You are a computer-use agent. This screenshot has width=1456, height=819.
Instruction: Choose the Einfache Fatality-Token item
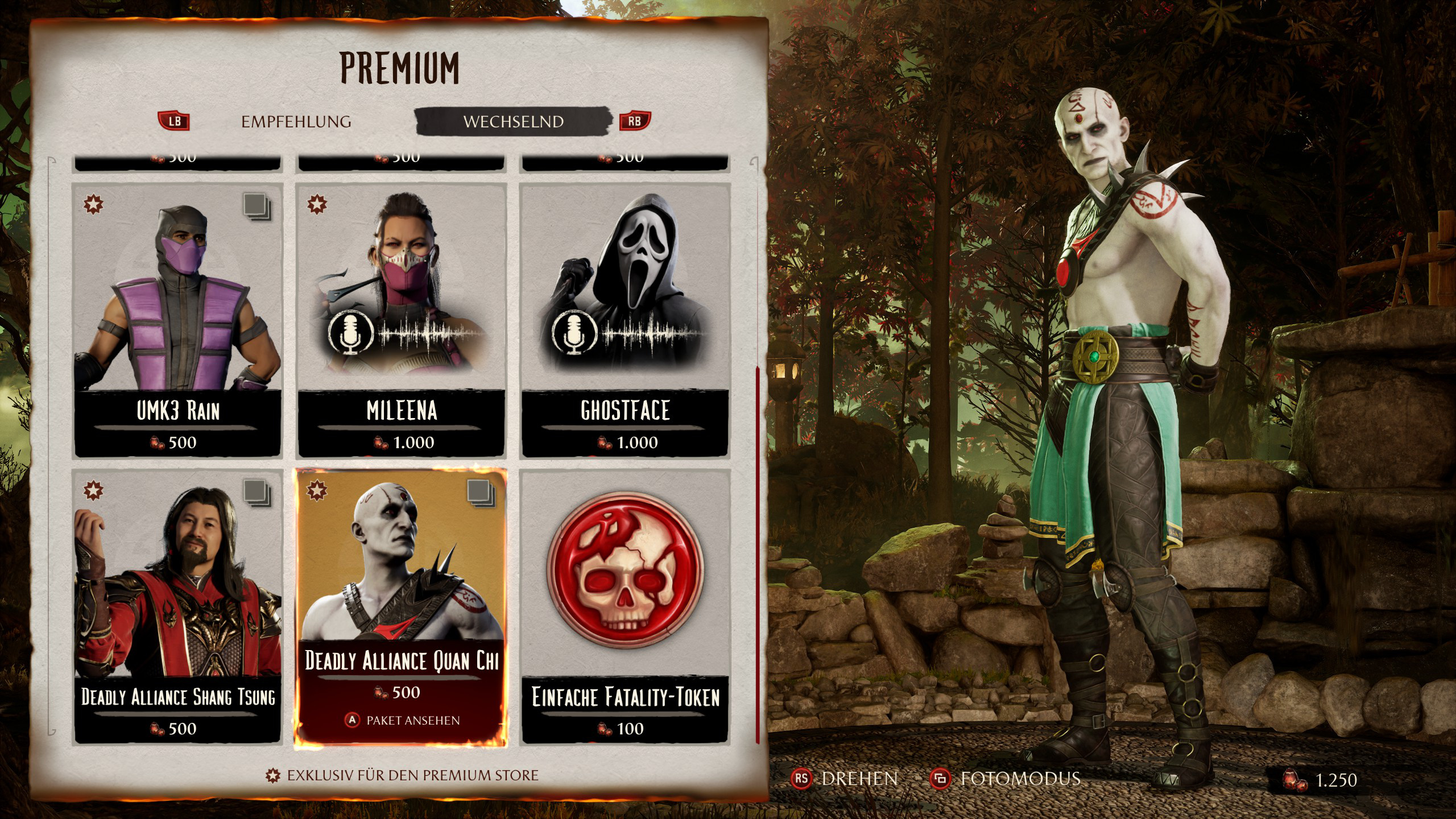(x=625, y=606)
